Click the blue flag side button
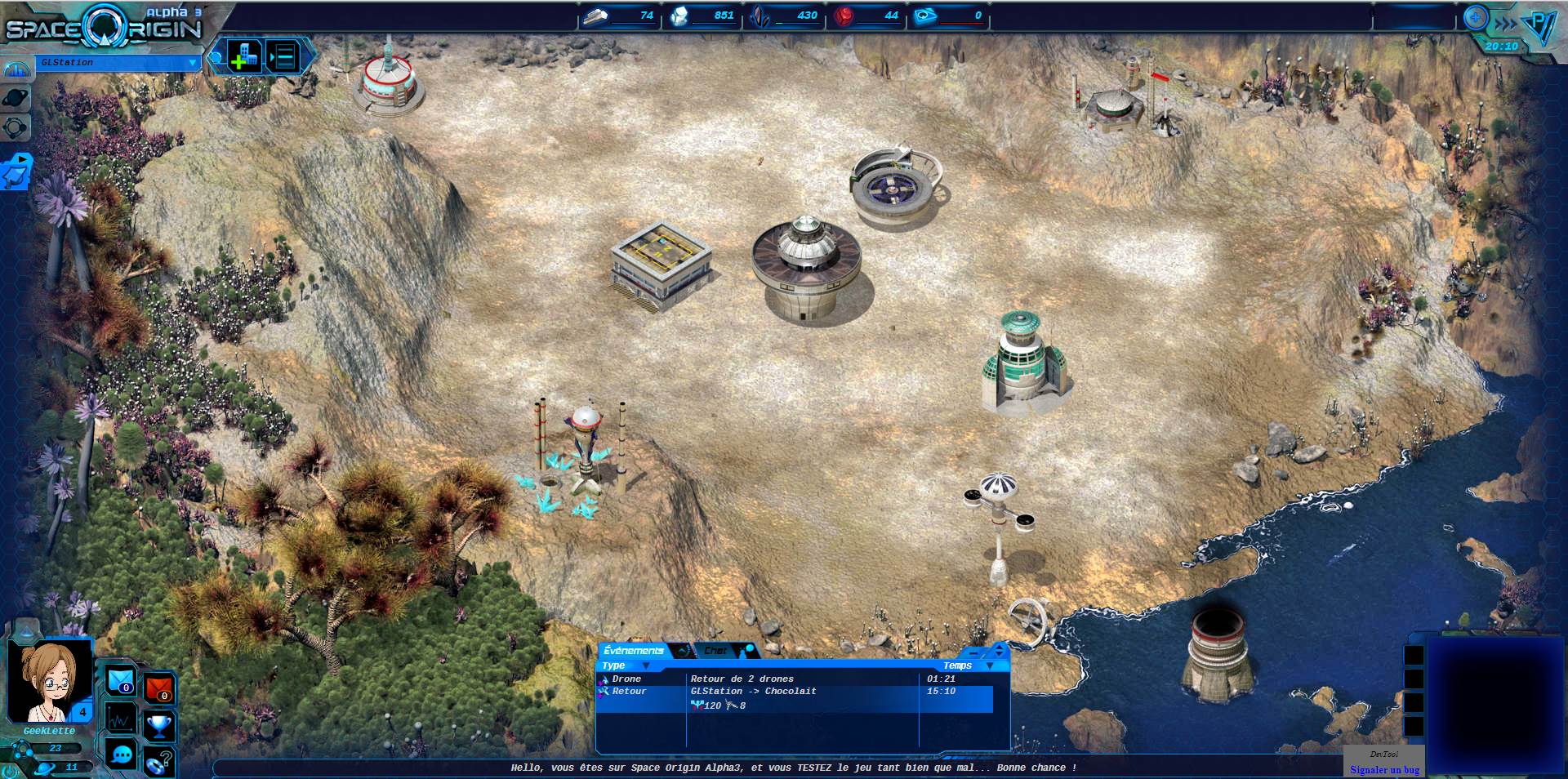This screenshot has height=779, width=1568. point(16,172)
